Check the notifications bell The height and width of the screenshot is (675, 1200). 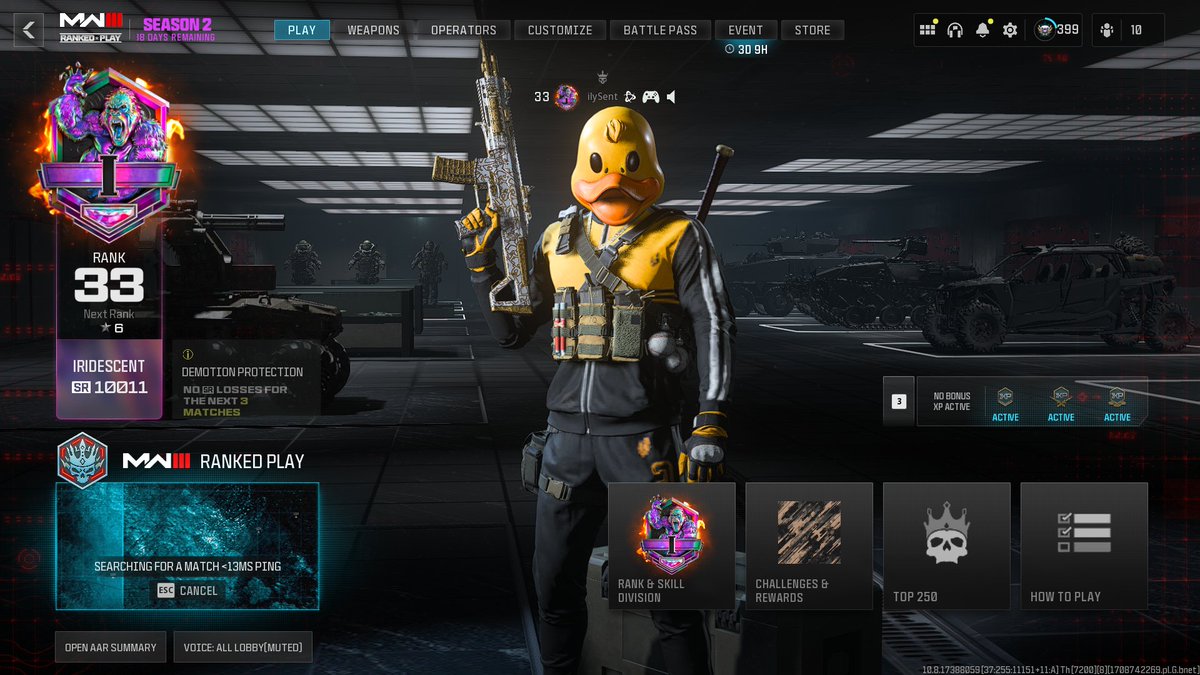(982, 30)
